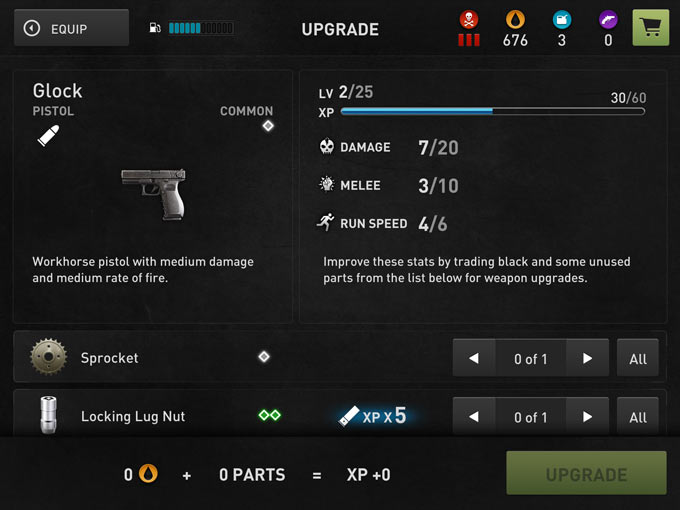Tap the orange oil drop currency icon

515,19
